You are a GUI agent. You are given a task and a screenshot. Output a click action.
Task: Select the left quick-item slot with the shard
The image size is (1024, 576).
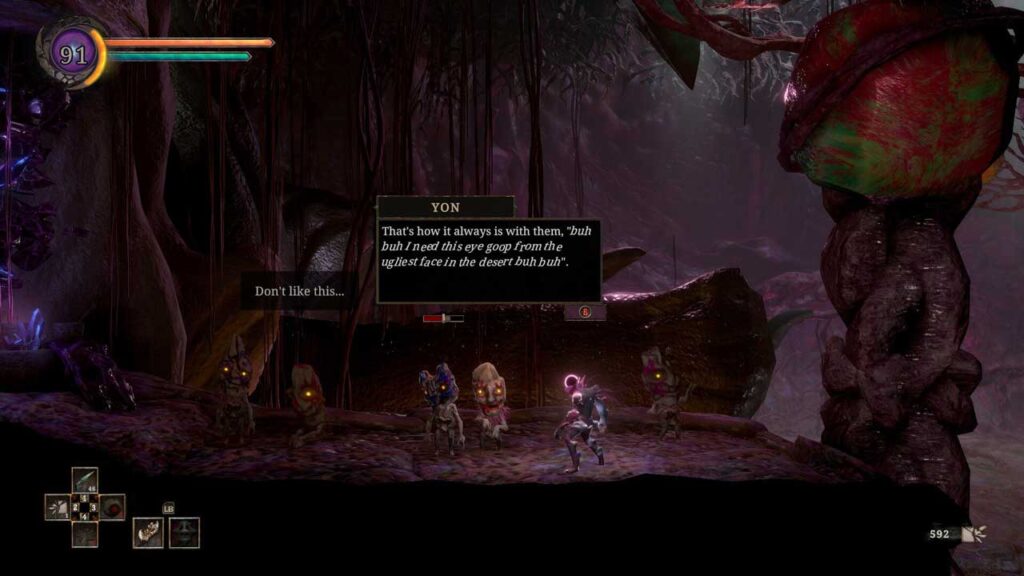(x=58, y=507)
